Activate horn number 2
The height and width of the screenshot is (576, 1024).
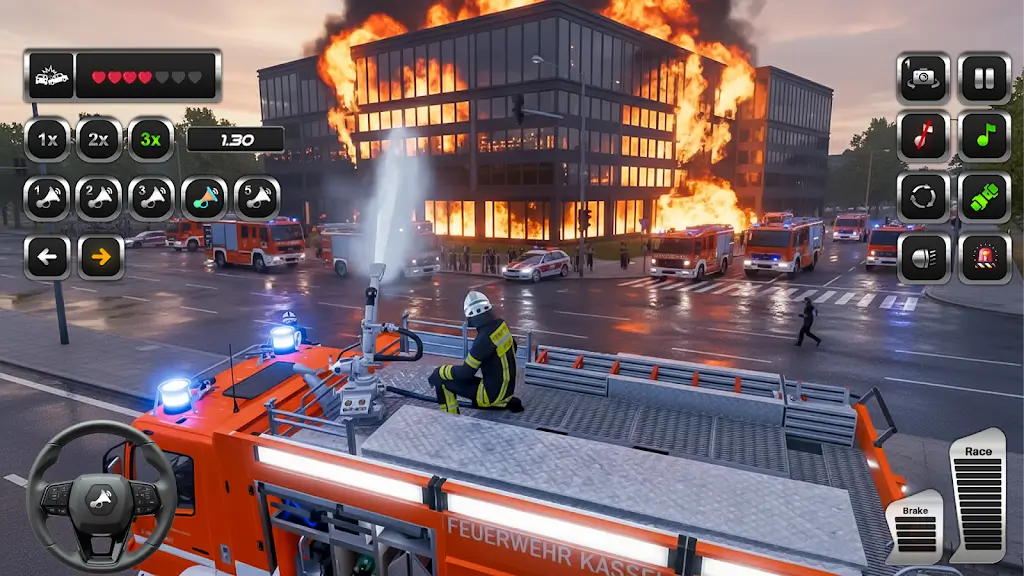click(99, 198)
